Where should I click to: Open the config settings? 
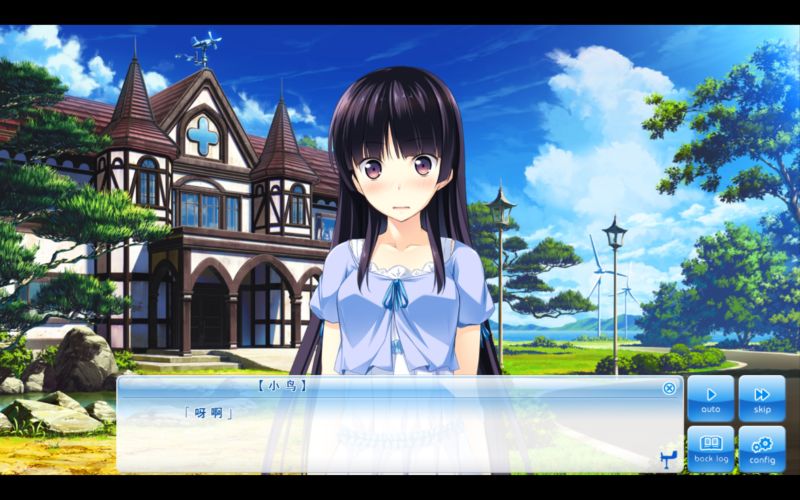coord(762,449)
